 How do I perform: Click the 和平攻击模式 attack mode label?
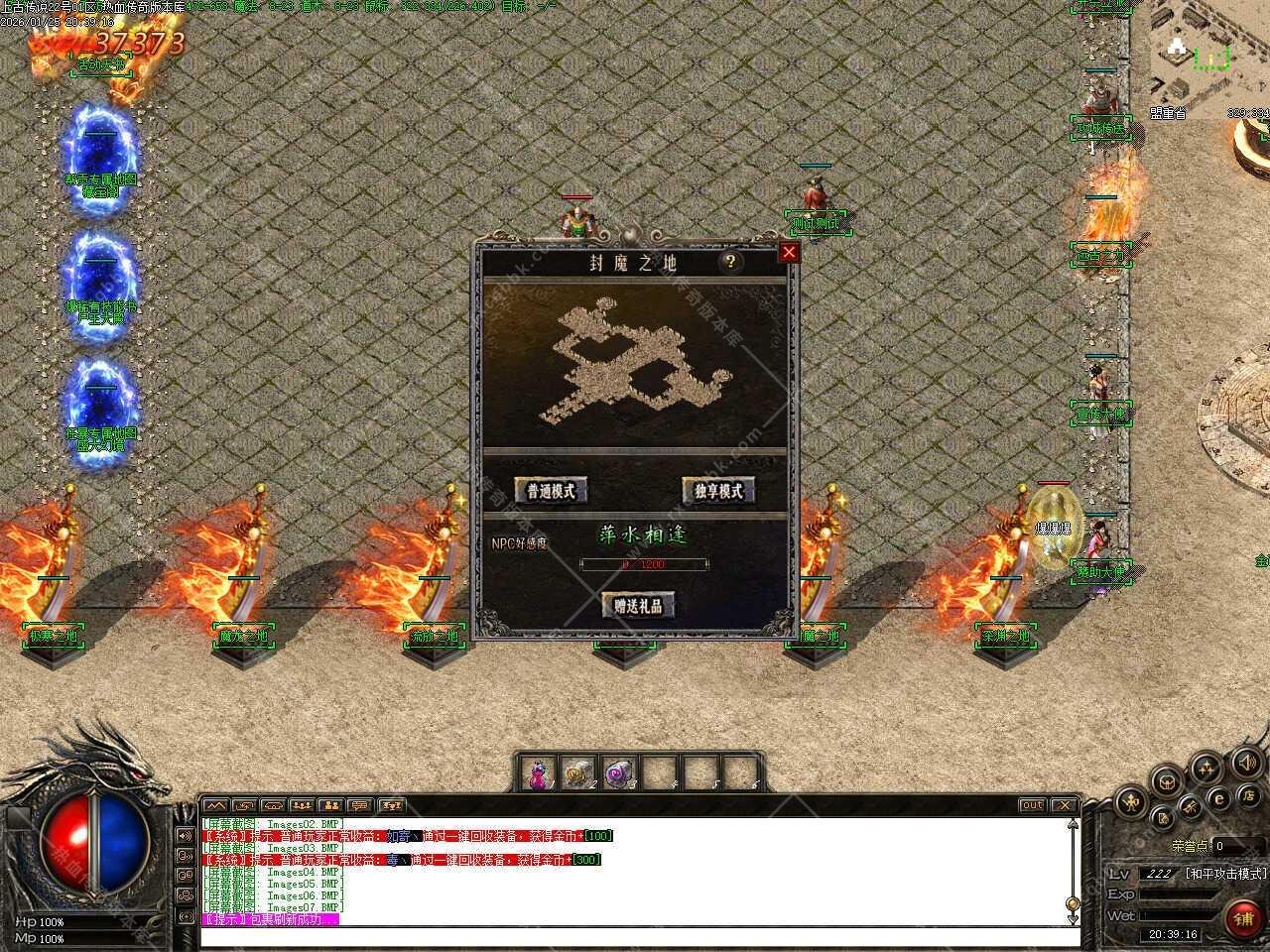1224,874
